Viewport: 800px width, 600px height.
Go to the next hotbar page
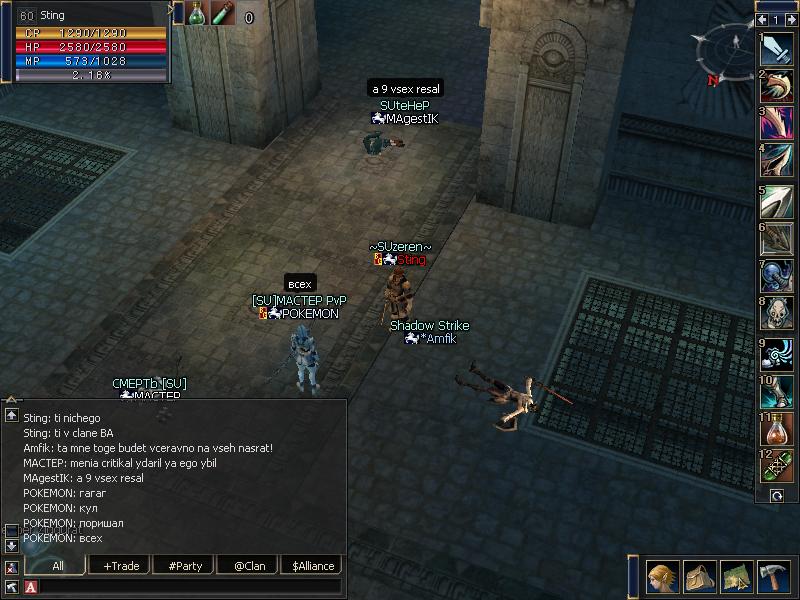[x=791, y=19]
